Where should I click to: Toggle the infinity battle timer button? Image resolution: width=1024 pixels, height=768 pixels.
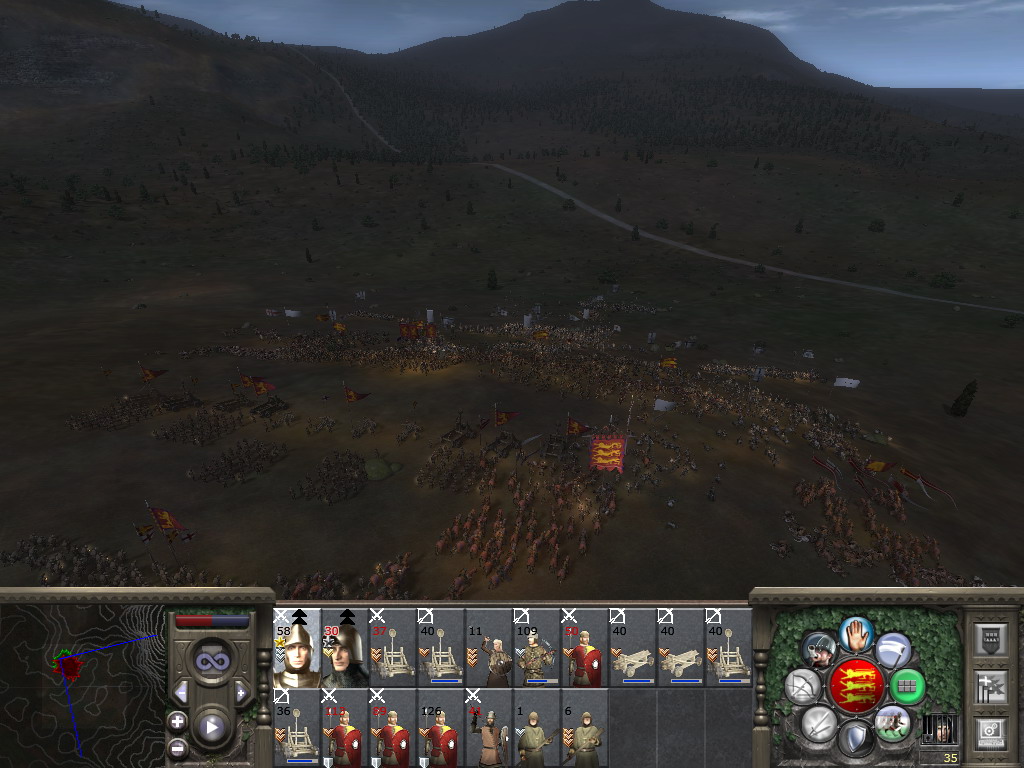(211, 661)
